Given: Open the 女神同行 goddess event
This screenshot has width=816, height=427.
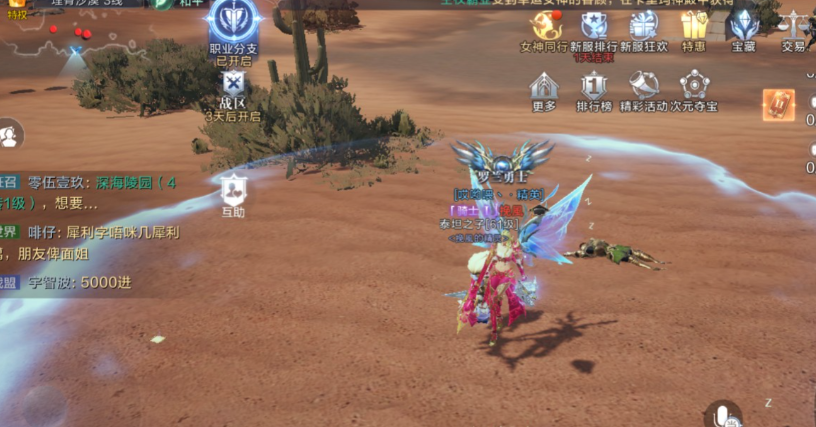Looking at the screenshot, I should (544, 26).
